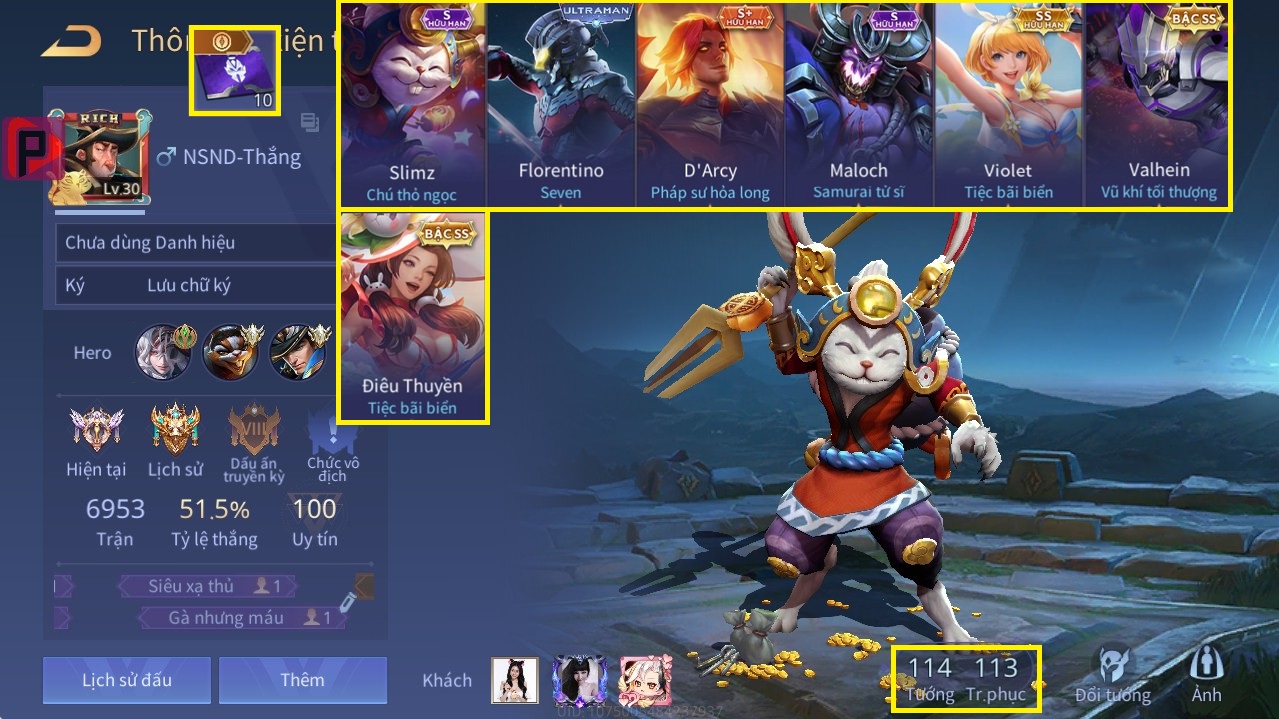Show the Lịch sử rank history badge
The image size is (1279, 719).
(175, 440)
